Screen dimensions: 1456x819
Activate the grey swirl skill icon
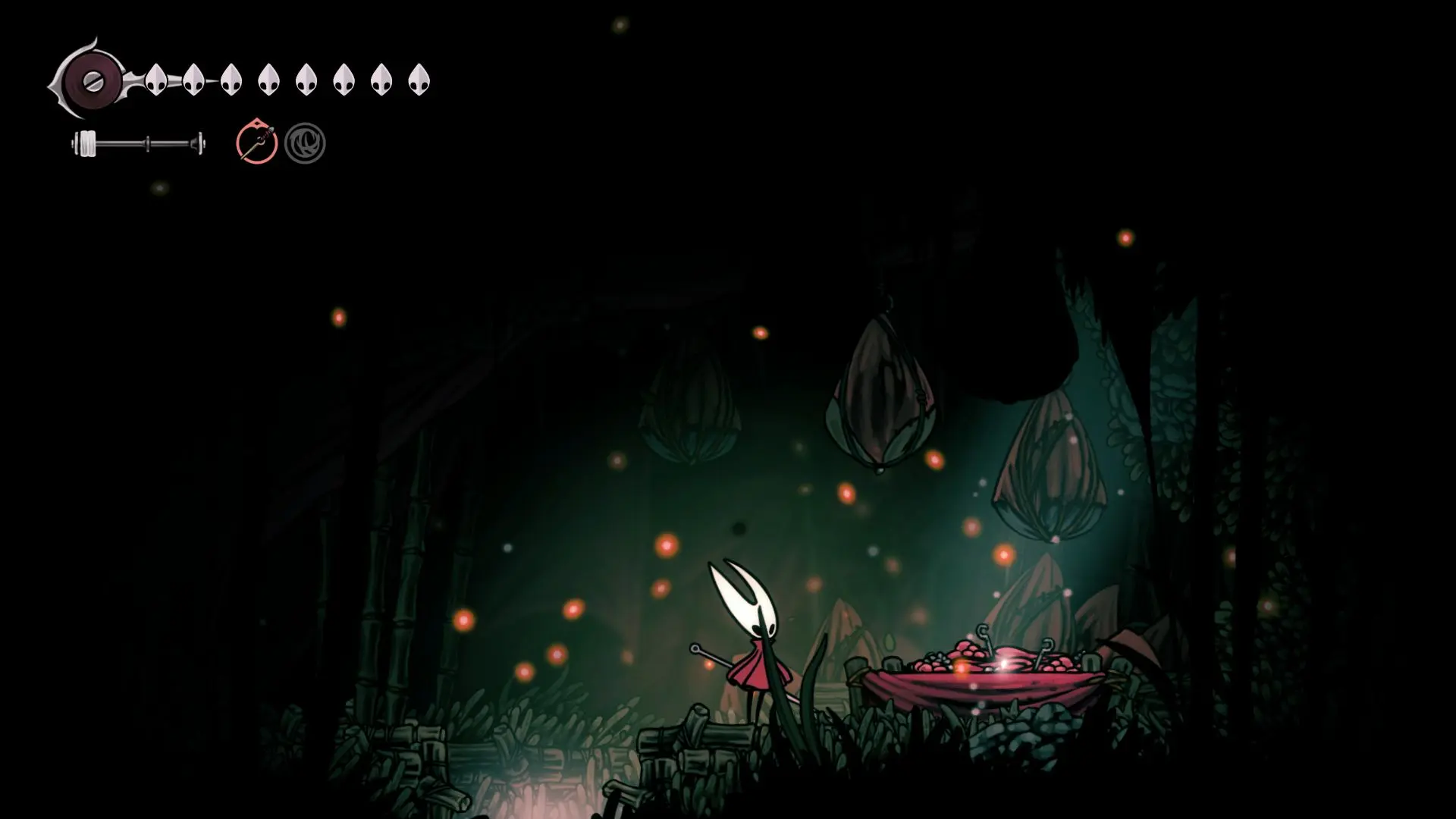coord(305,143)
